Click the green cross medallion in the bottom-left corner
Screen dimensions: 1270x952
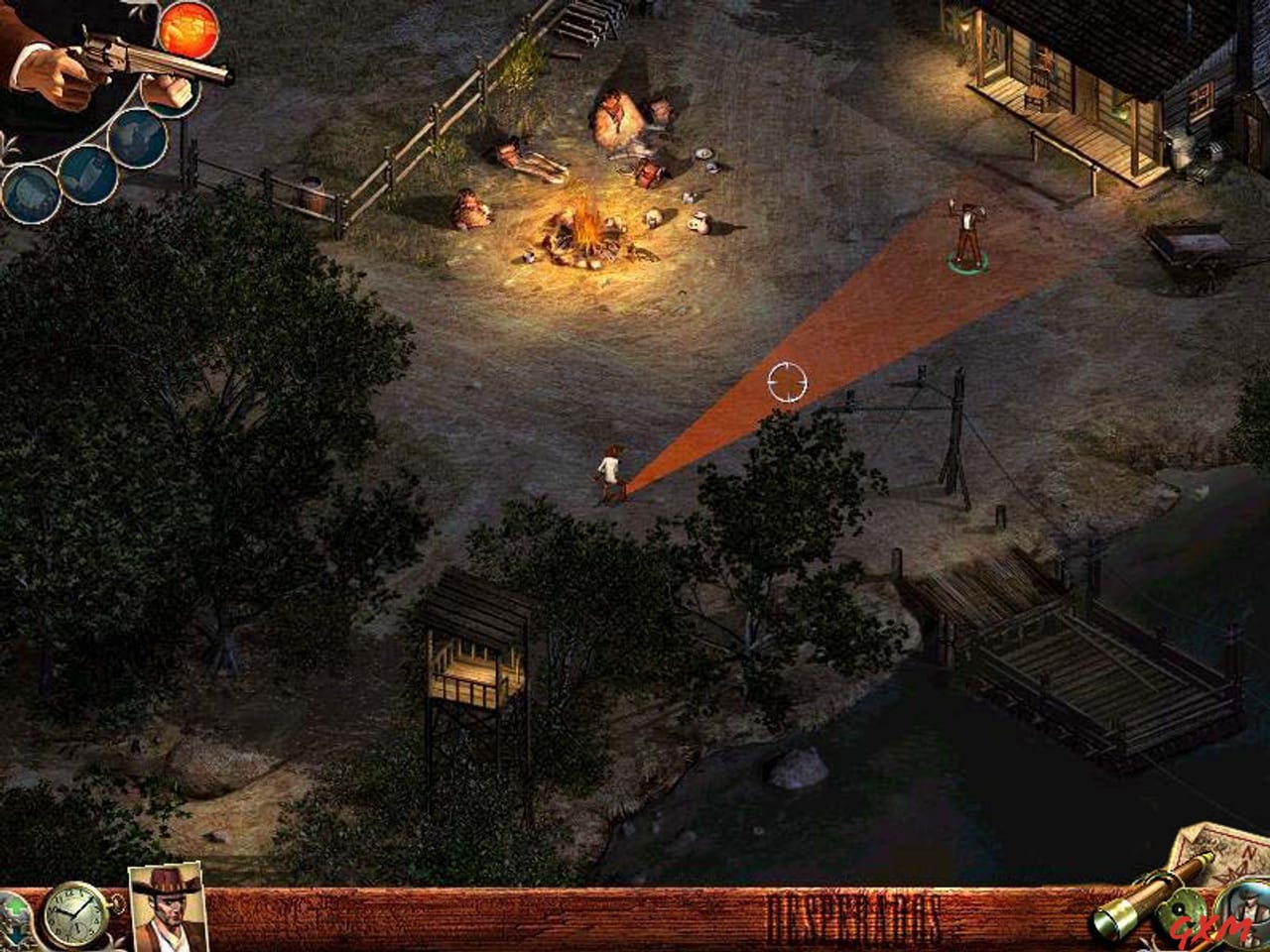tap(14, 907)
